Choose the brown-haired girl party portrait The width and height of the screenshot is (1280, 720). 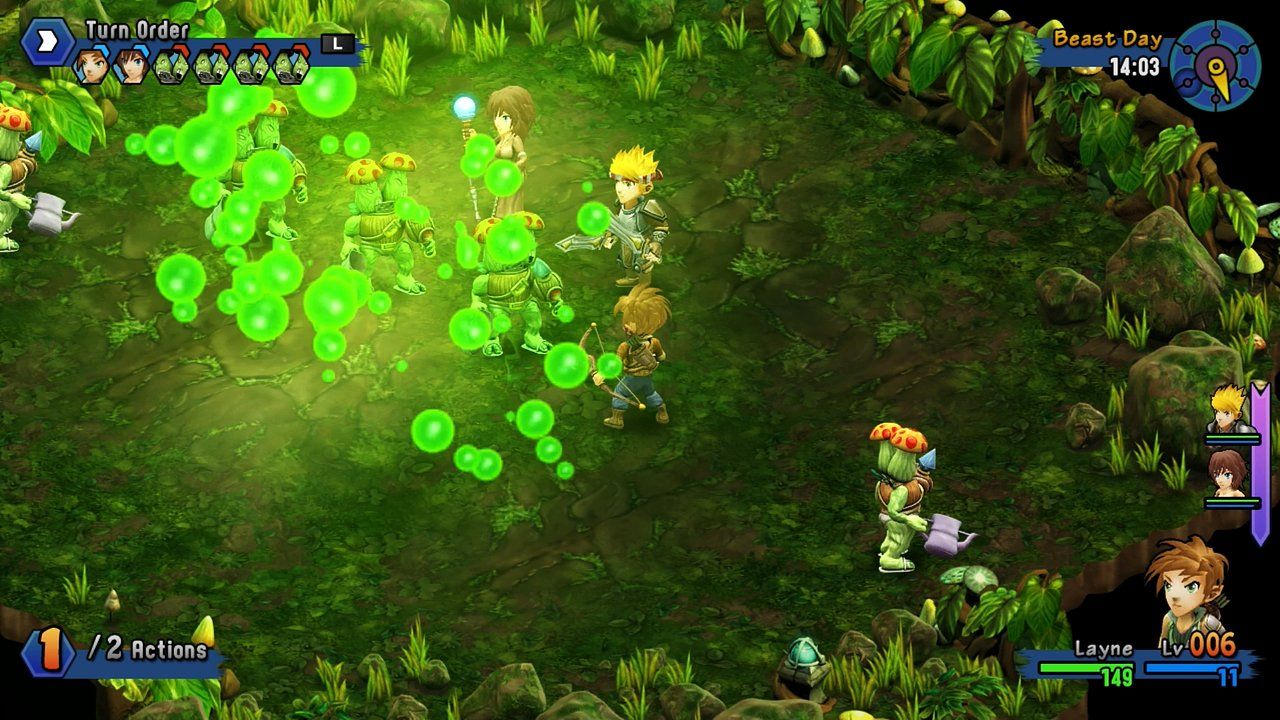point(1228,473)
